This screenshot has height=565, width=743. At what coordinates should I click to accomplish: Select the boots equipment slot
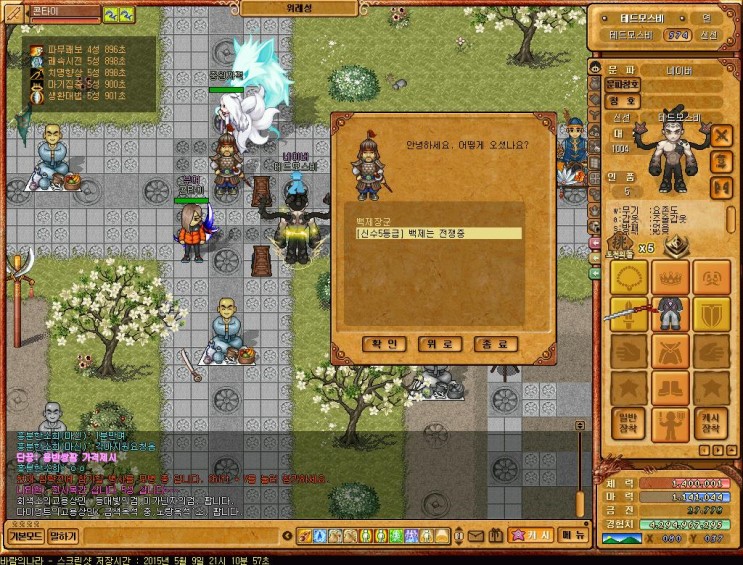pyautogui.click(x=670, y=387)
